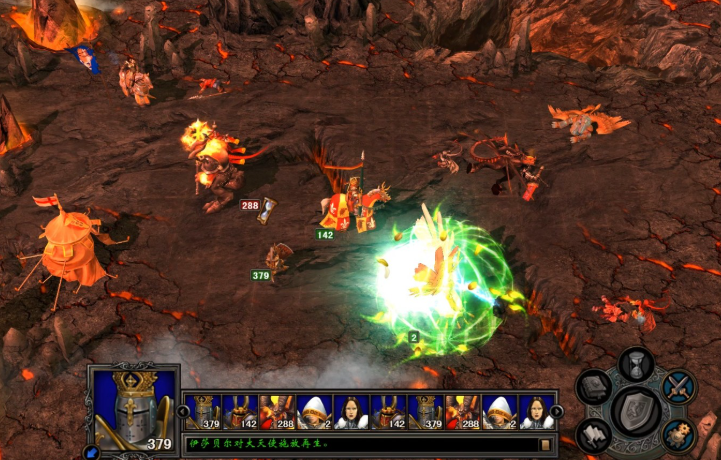This screenshot has height=460, width=721.
Task: Click the initiative bar's left arrow
Action: [x=182, y=411]
